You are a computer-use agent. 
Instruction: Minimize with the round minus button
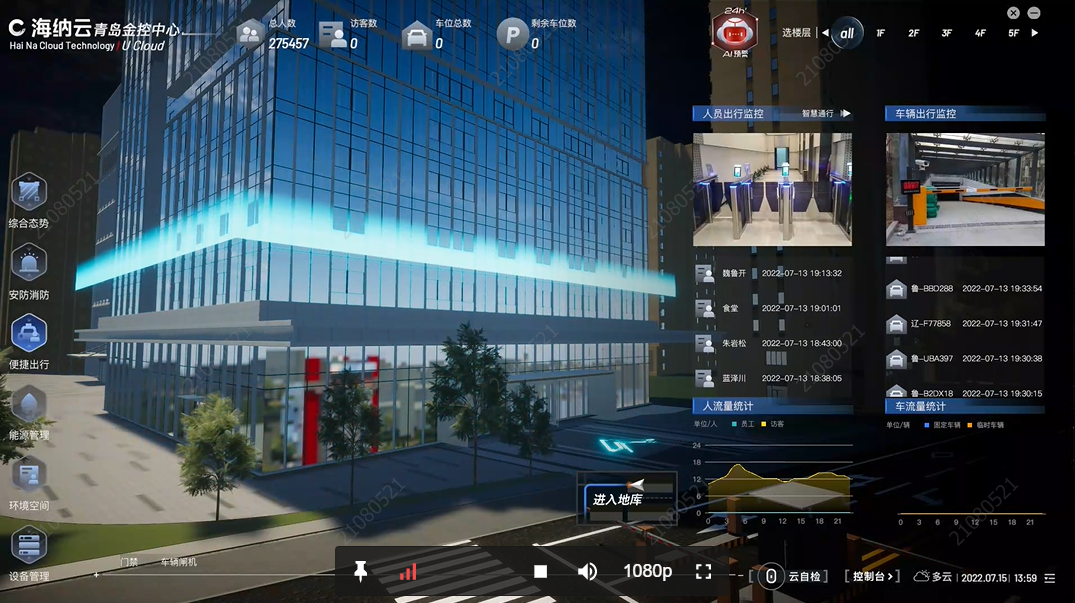[x=1034, y=13]
